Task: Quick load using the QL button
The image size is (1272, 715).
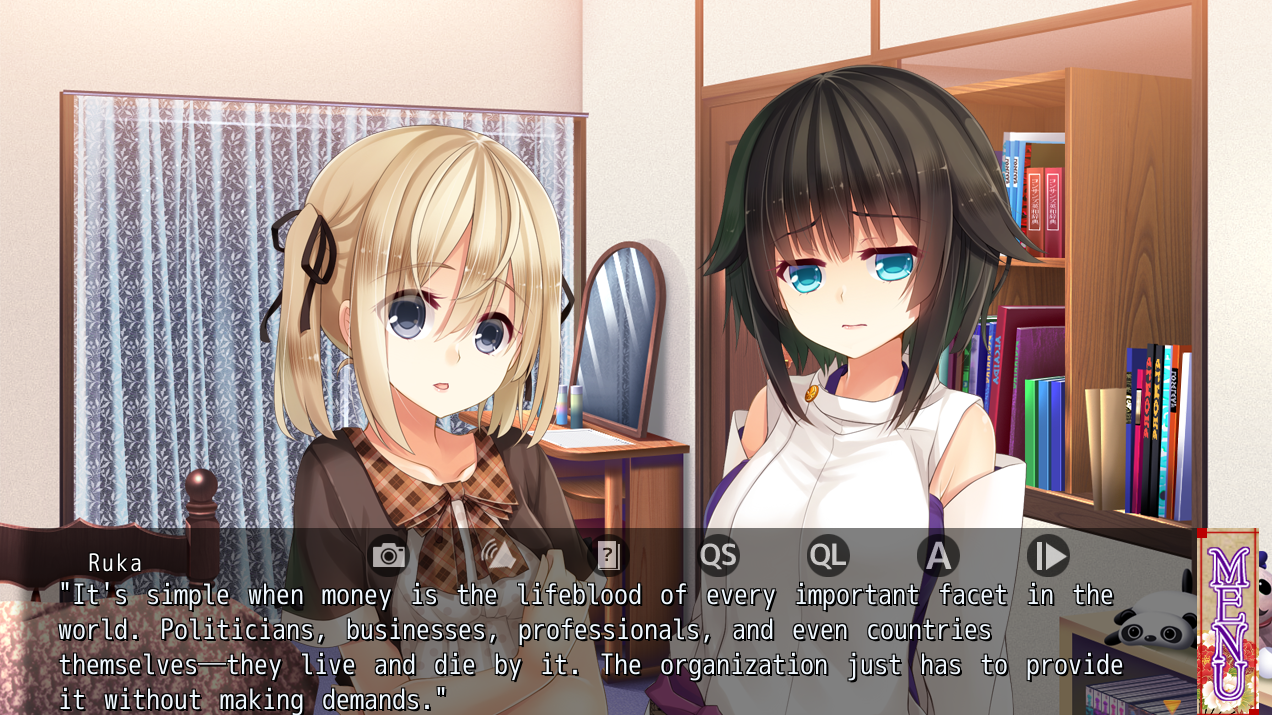Action: point(828,555)
